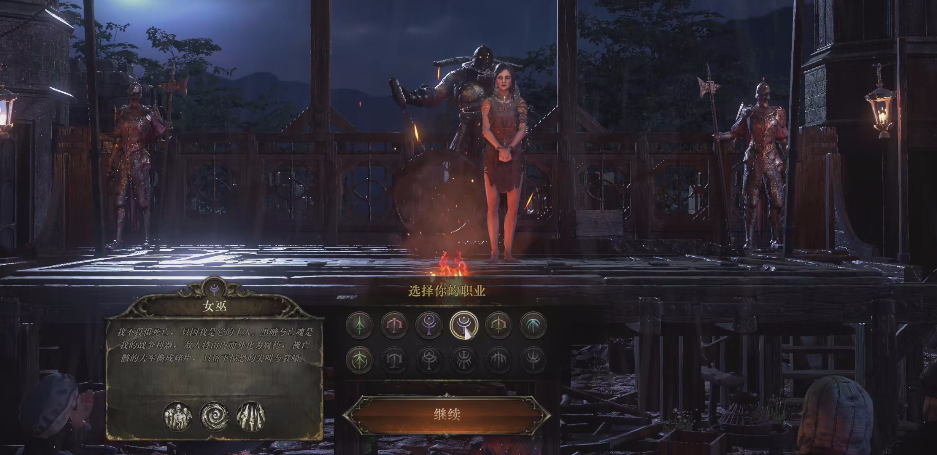Pick the green emblem enclosed in a ring
Screen dimensions: 937x455
click(359, 359)
